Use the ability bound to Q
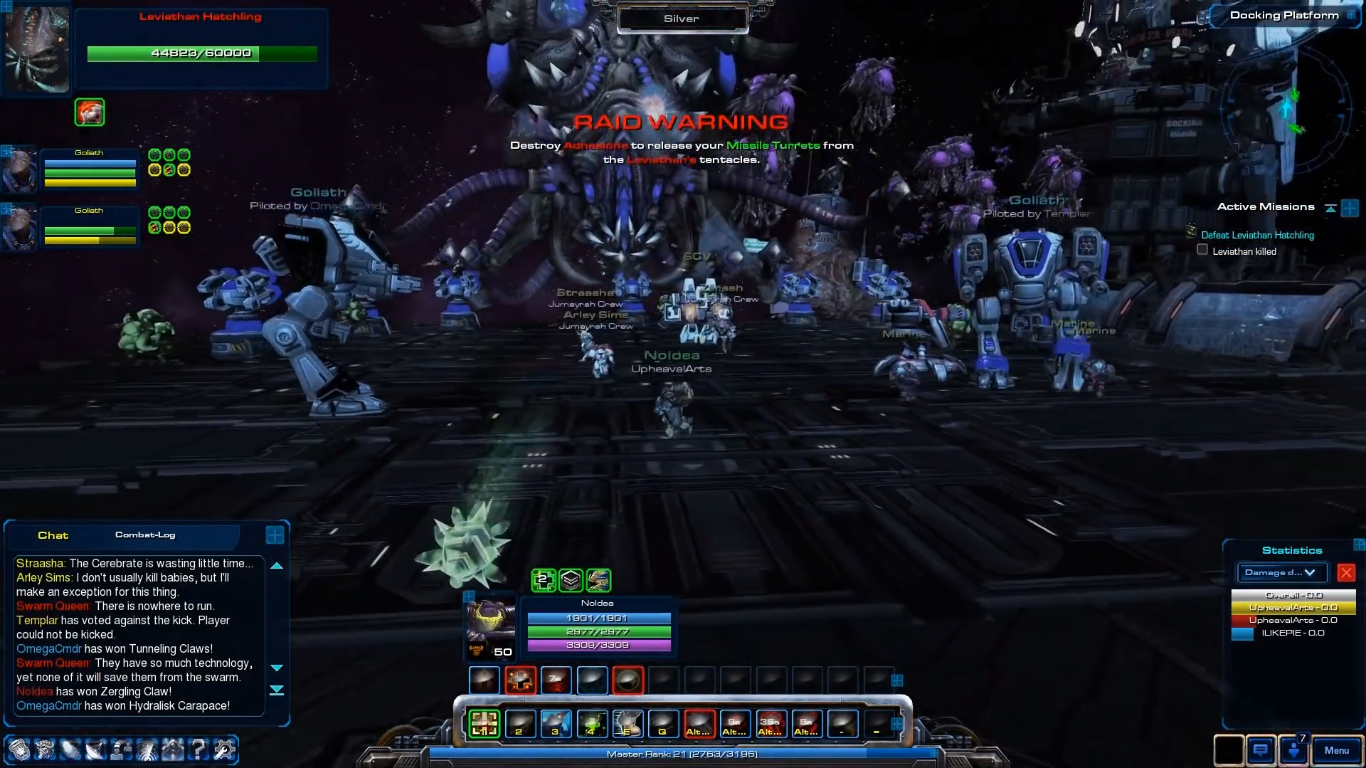 point(663,723)
